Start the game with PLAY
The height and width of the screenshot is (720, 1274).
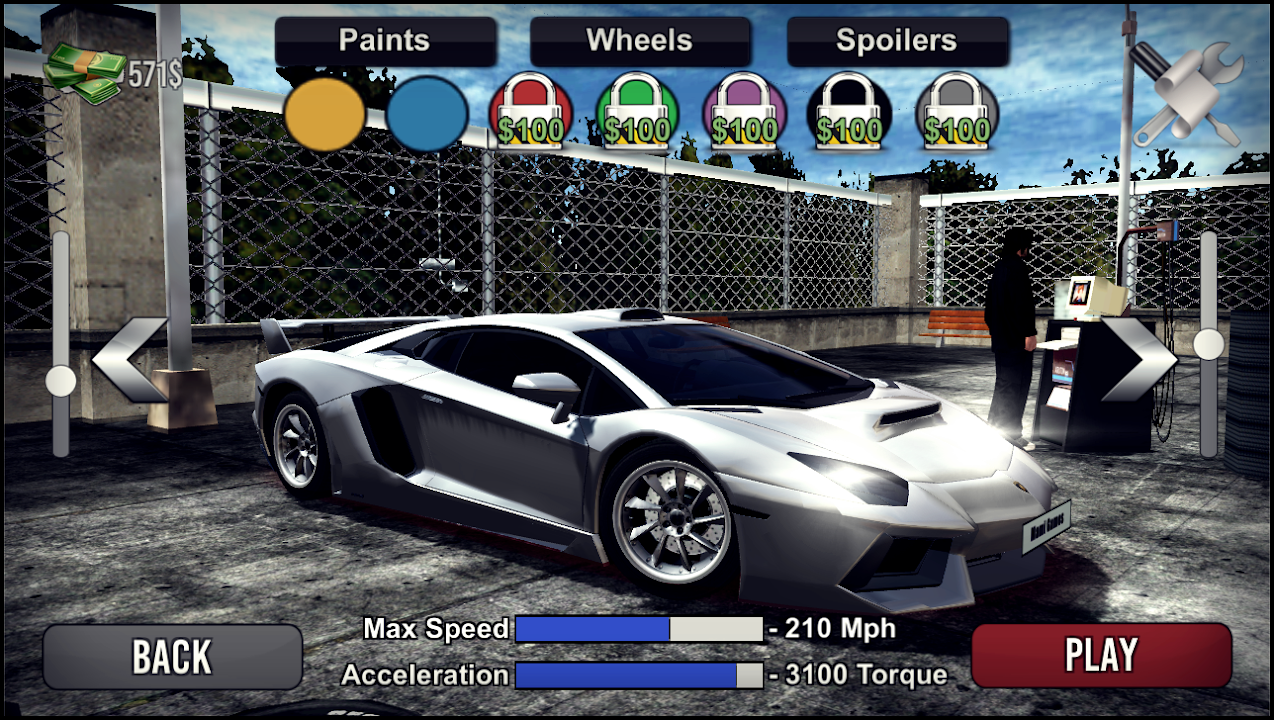pos(1101,655)
